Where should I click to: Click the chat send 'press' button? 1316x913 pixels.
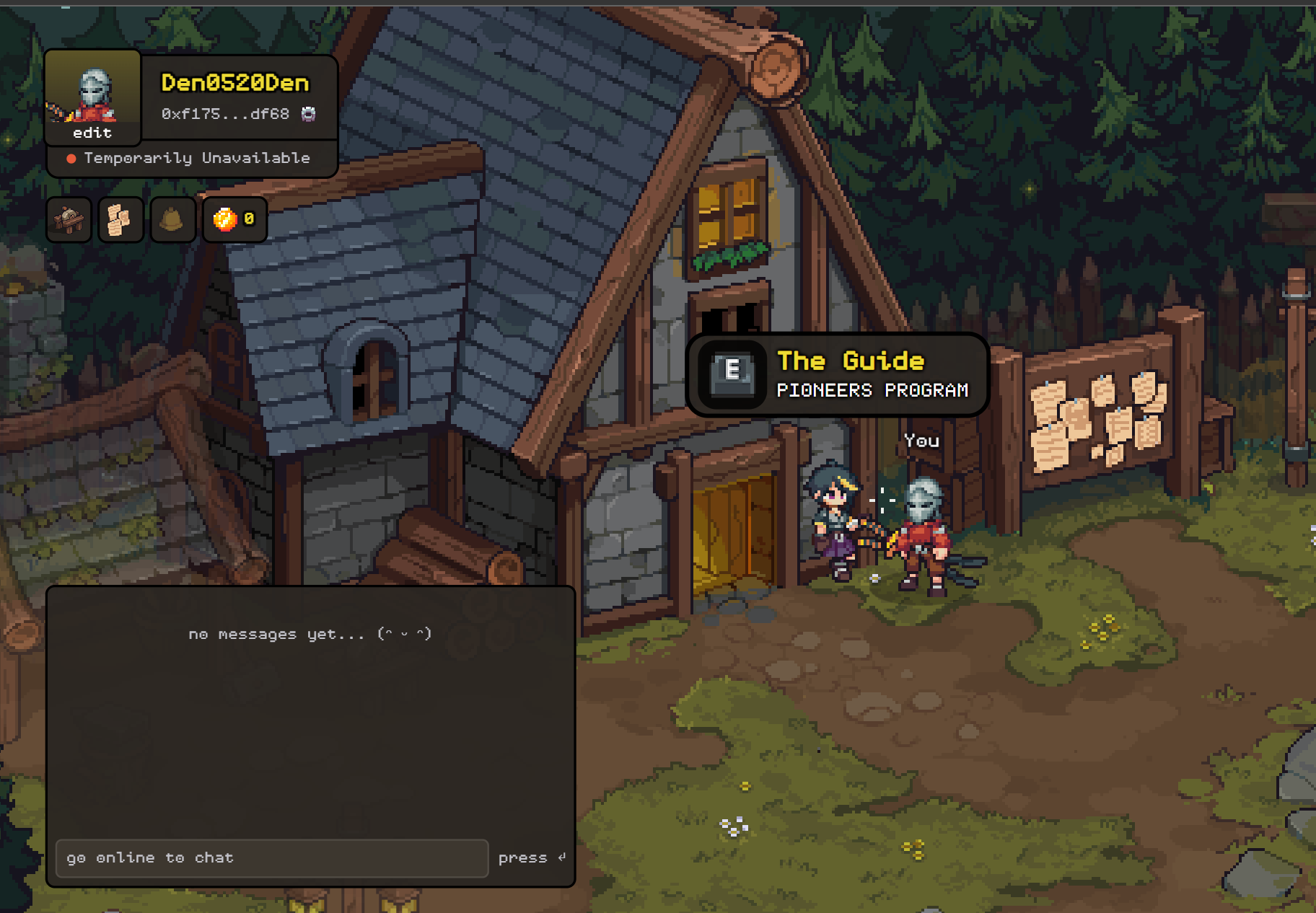pos(531,857)
